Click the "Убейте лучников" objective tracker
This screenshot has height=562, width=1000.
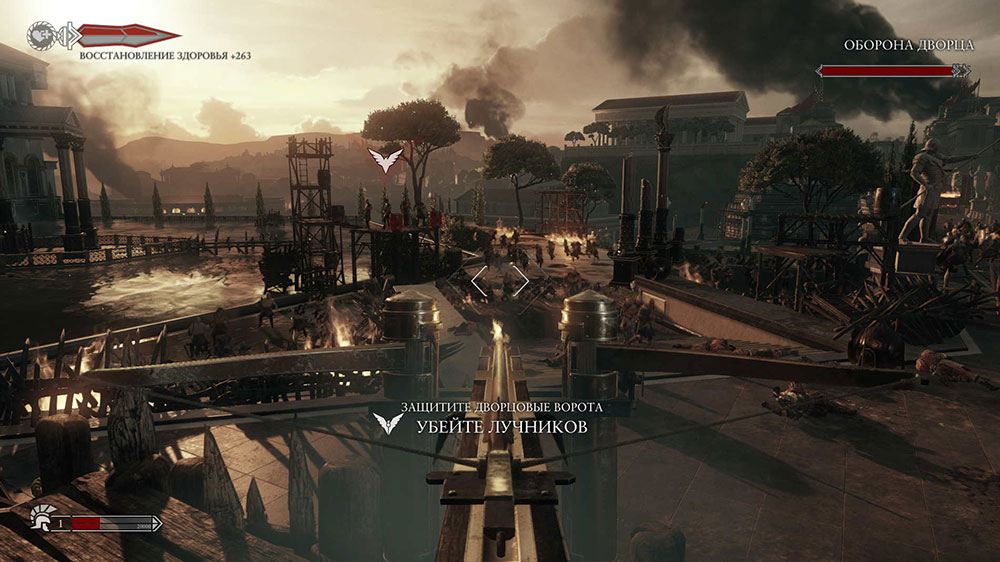[501, 427]
